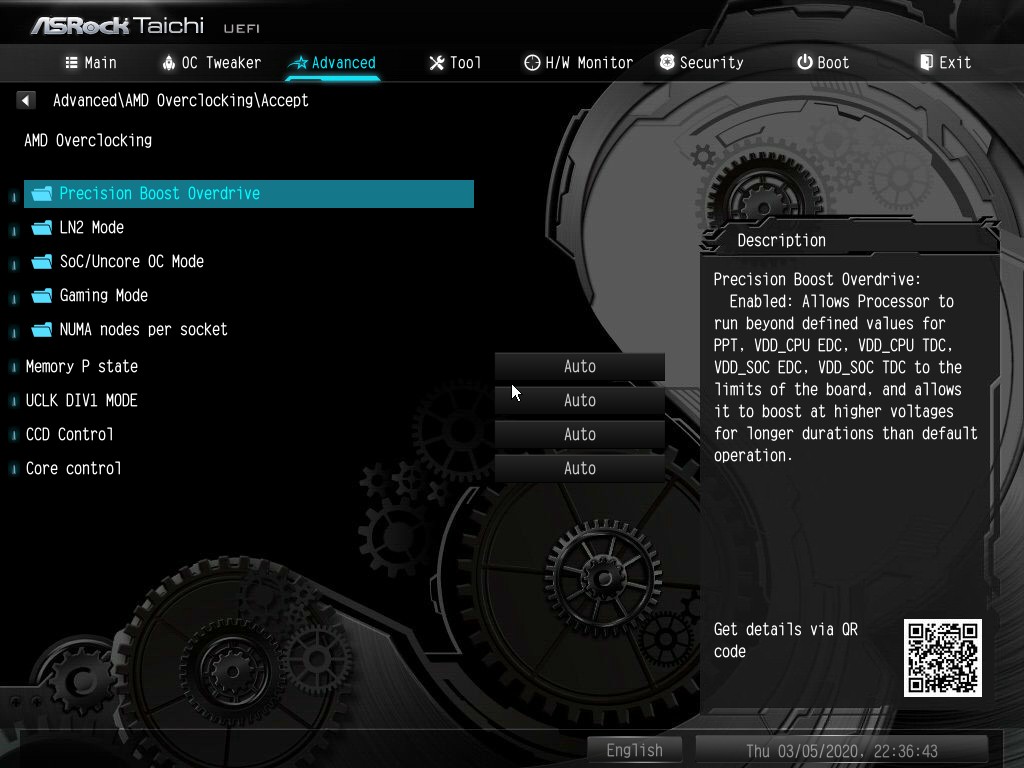The height and width of the screenshot is (768, 1024).
Task: Open the Precision Boost Overdrive folder
Action: point(159,194)
